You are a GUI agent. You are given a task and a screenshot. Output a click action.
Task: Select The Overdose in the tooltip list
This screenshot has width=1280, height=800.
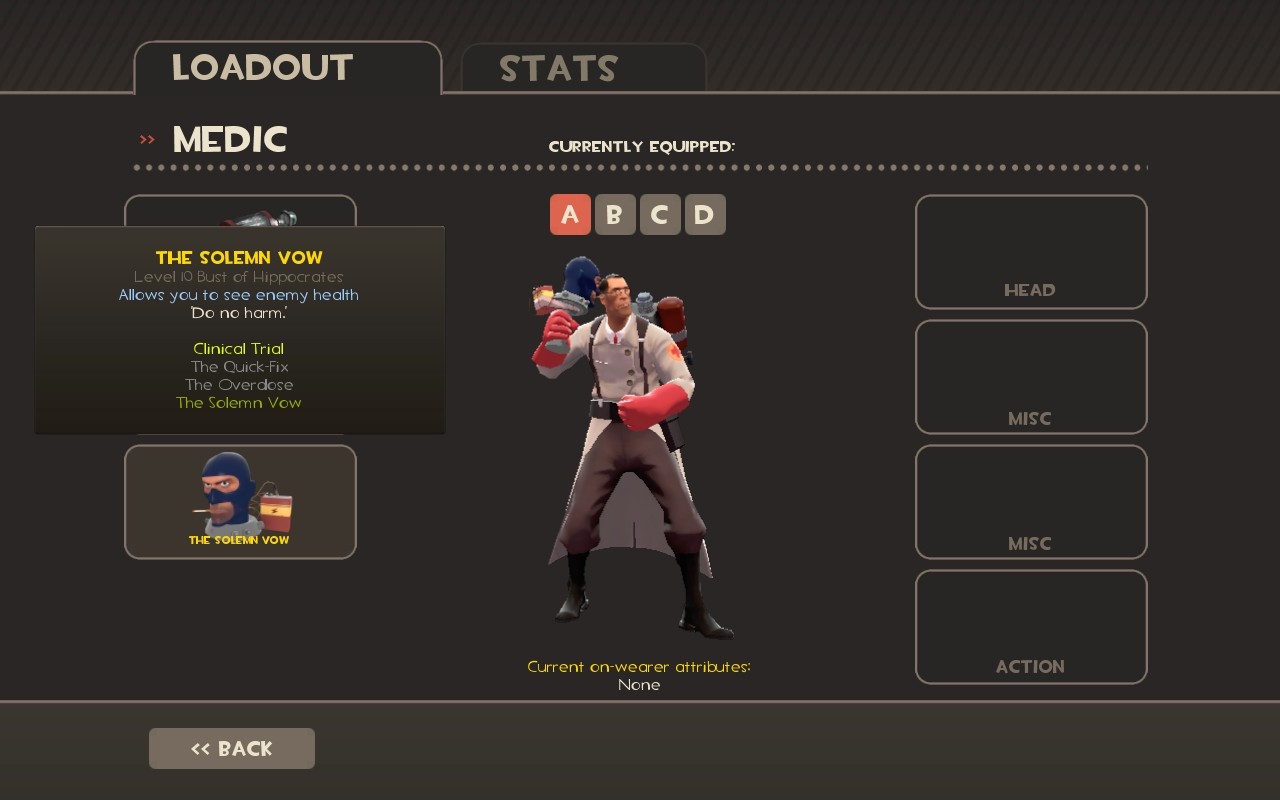pyautogui.click(x=238, y=384)
